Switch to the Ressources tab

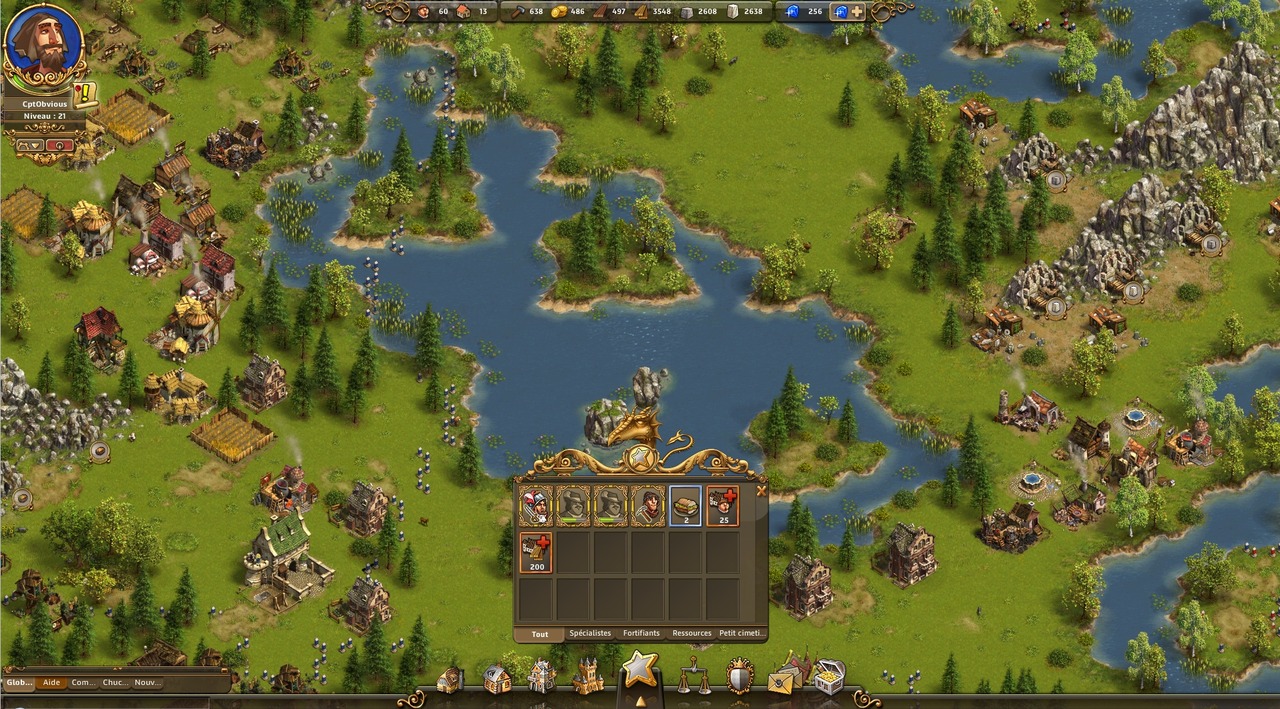tap(692, 633)
